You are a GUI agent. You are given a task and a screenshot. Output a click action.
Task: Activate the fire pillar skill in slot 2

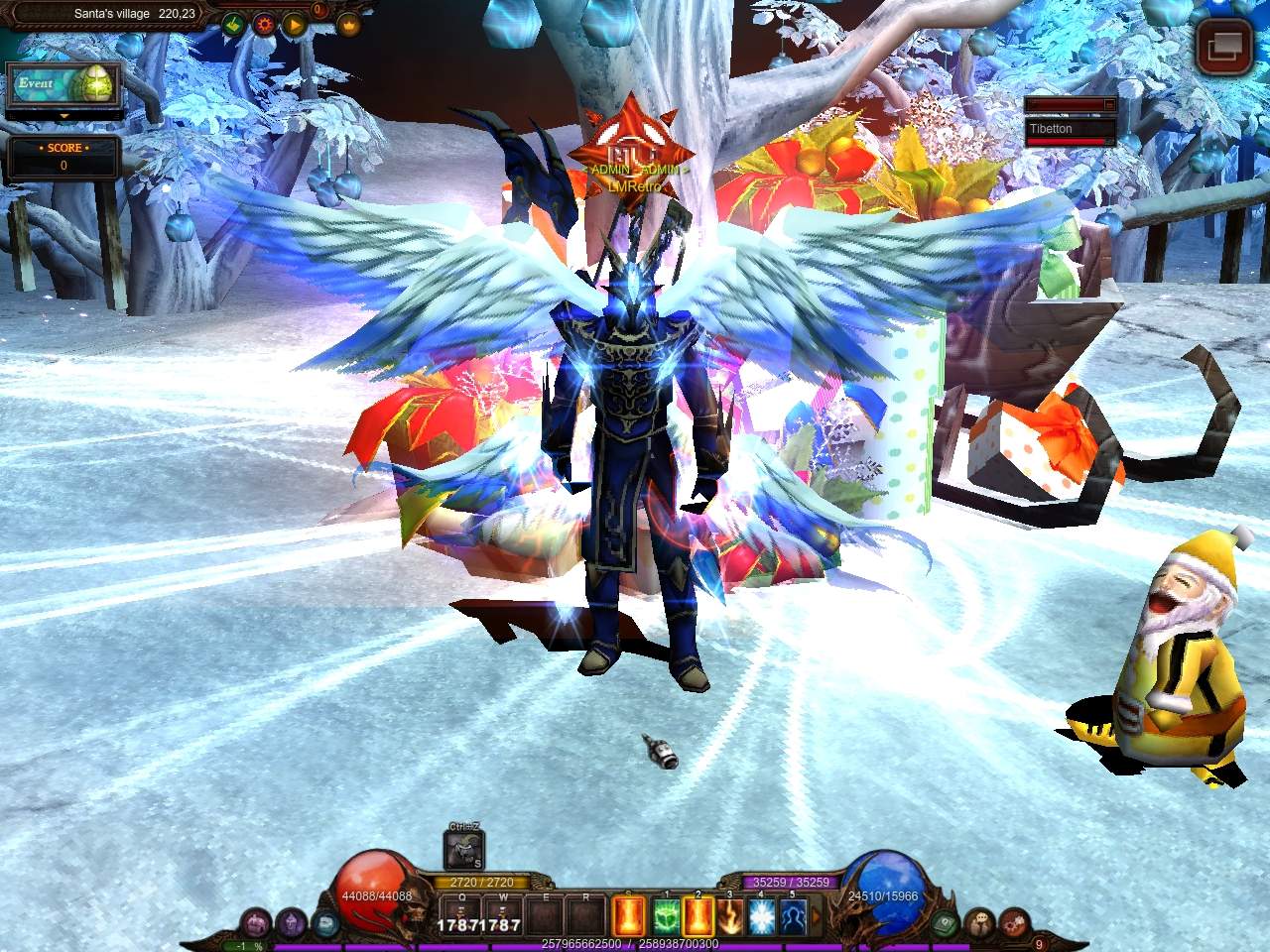coord(698,915)
